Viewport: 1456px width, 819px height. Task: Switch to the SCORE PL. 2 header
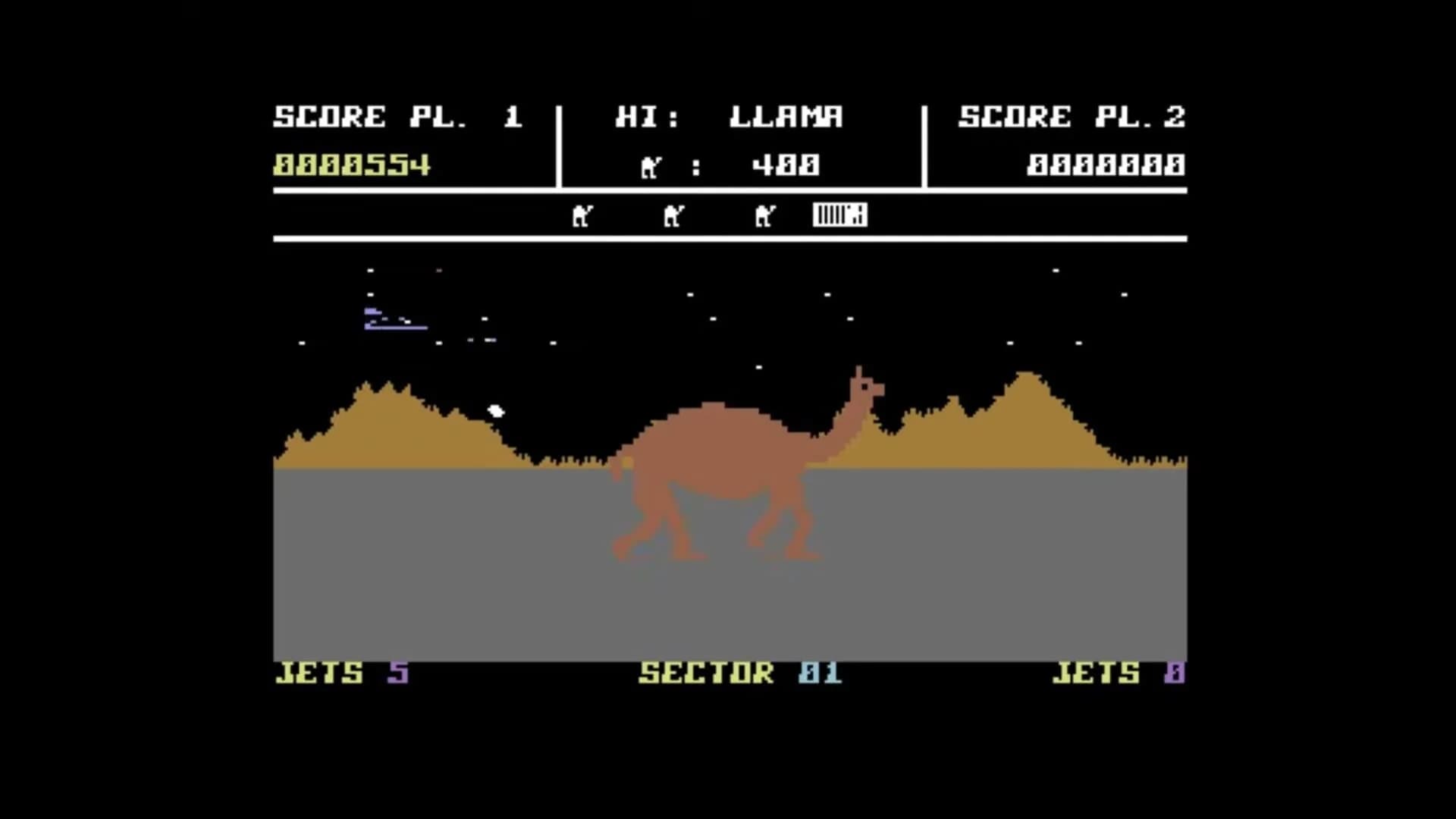[x=1073, y=115]
